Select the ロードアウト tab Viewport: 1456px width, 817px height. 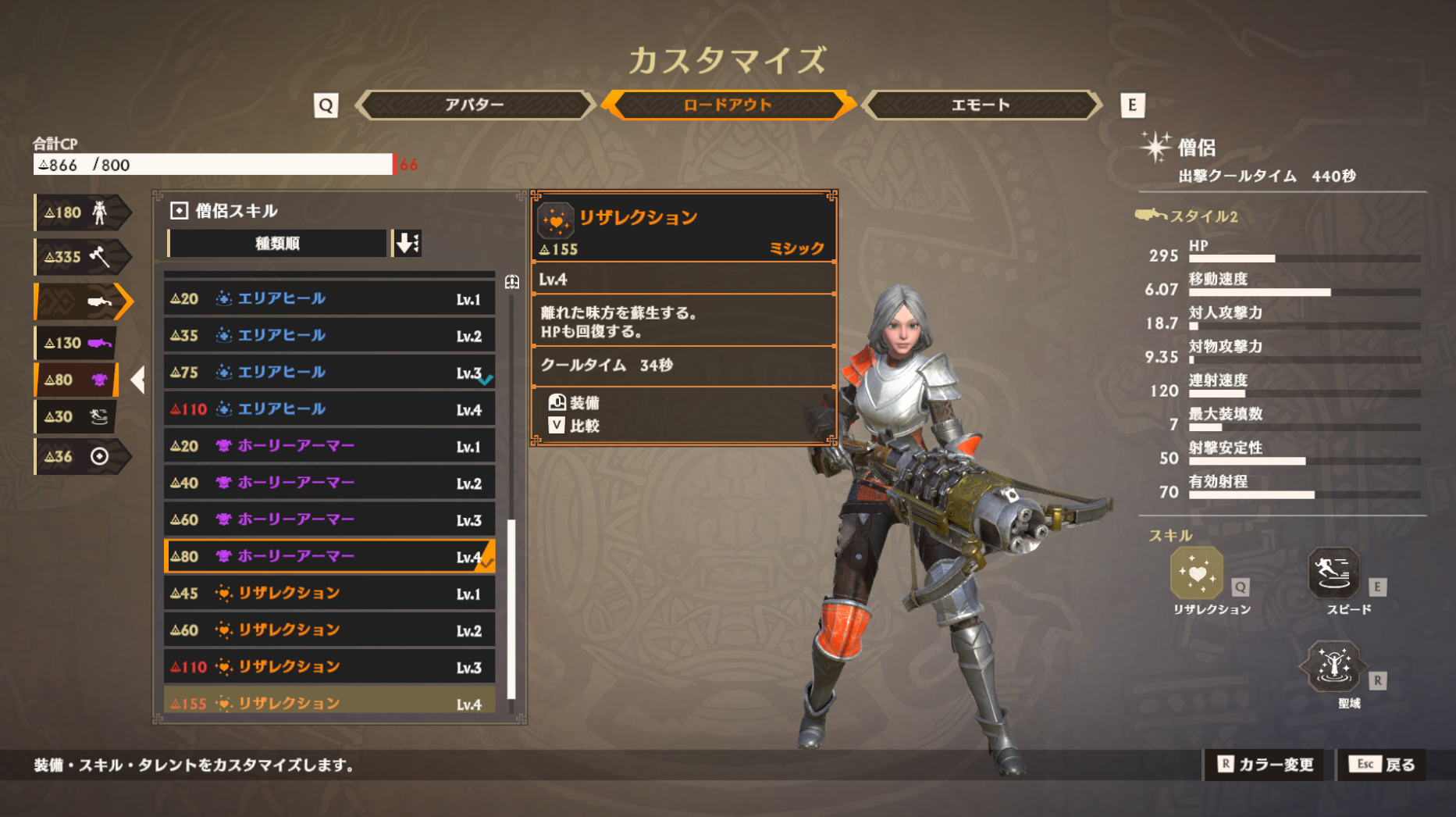click(x=727, y=105)
